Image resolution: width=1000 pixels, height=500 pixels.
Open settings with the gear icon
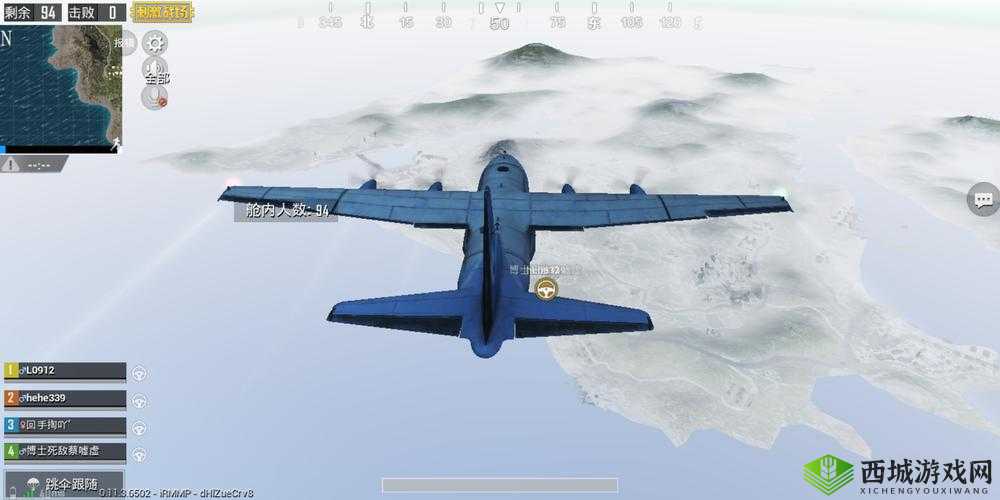(155, 43)
